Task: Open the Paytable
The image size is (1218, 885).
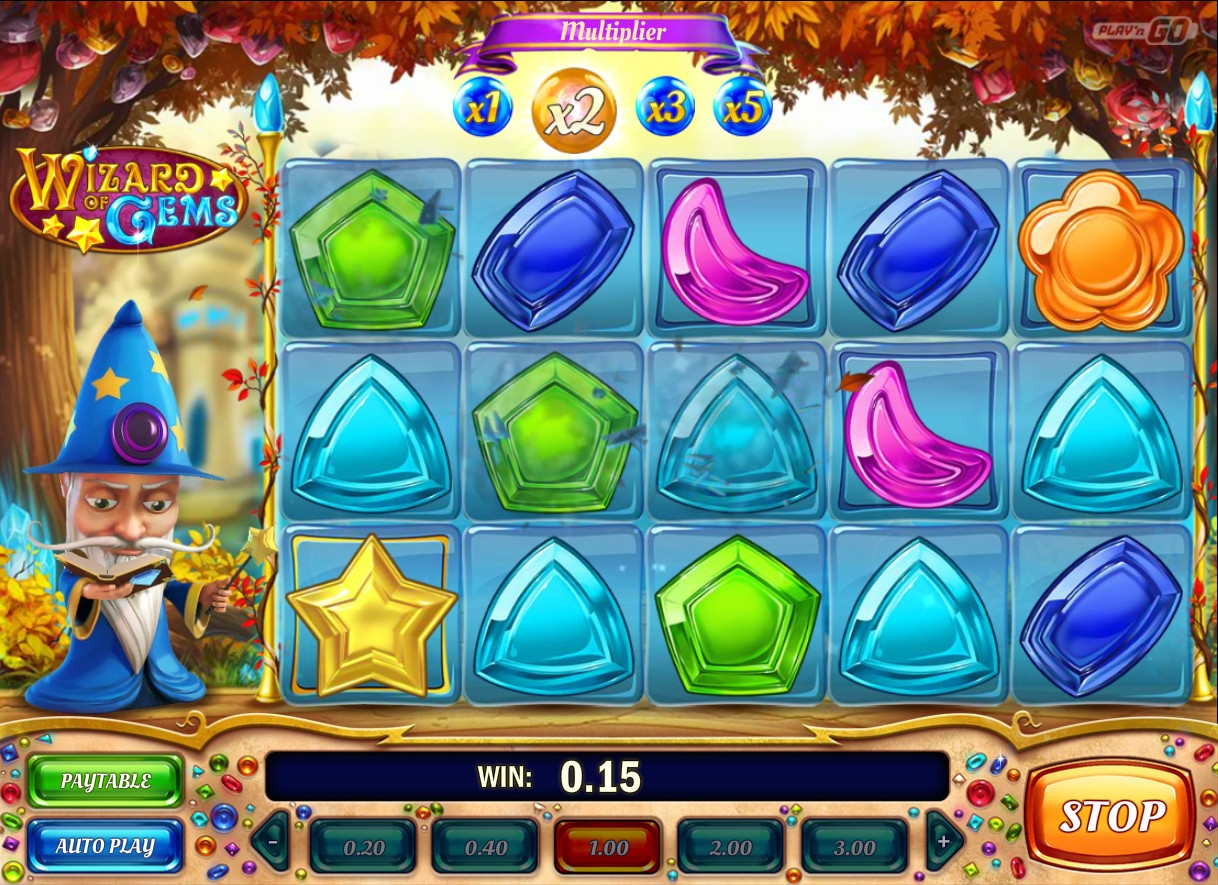Action: point(105,781)
